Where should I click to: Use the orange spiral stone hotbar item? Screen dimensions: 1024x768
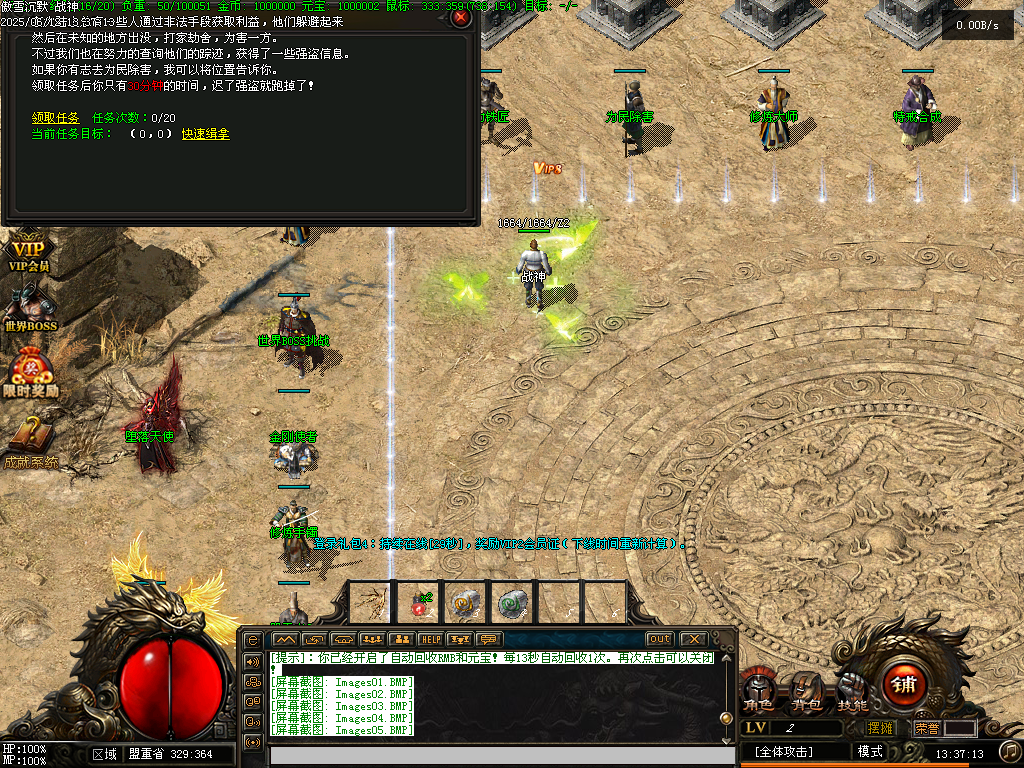click(x=465, y=603)
